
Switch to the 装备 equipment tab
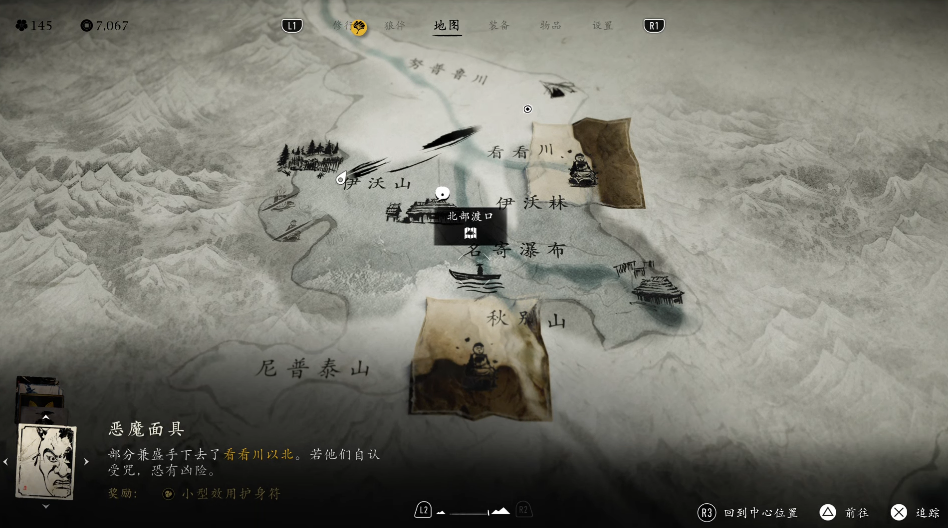[x=499, y=26]
